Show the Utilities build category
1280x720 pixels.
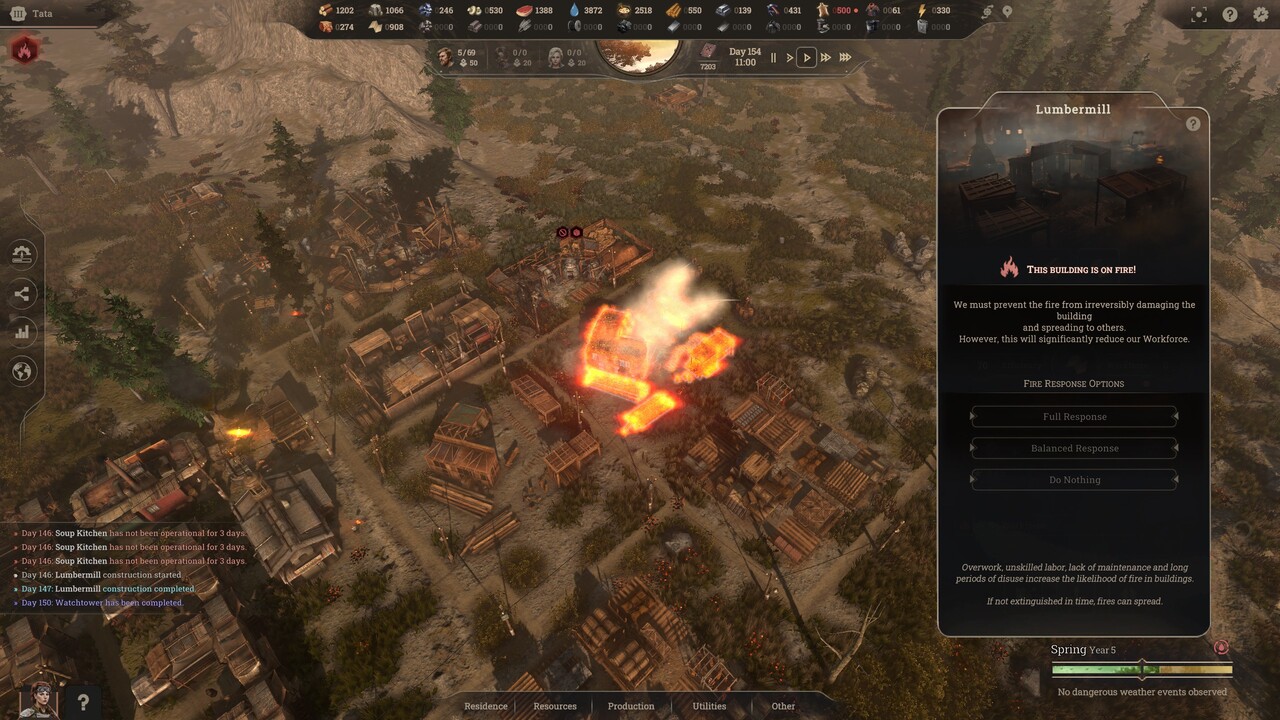[x=709, y=706]
